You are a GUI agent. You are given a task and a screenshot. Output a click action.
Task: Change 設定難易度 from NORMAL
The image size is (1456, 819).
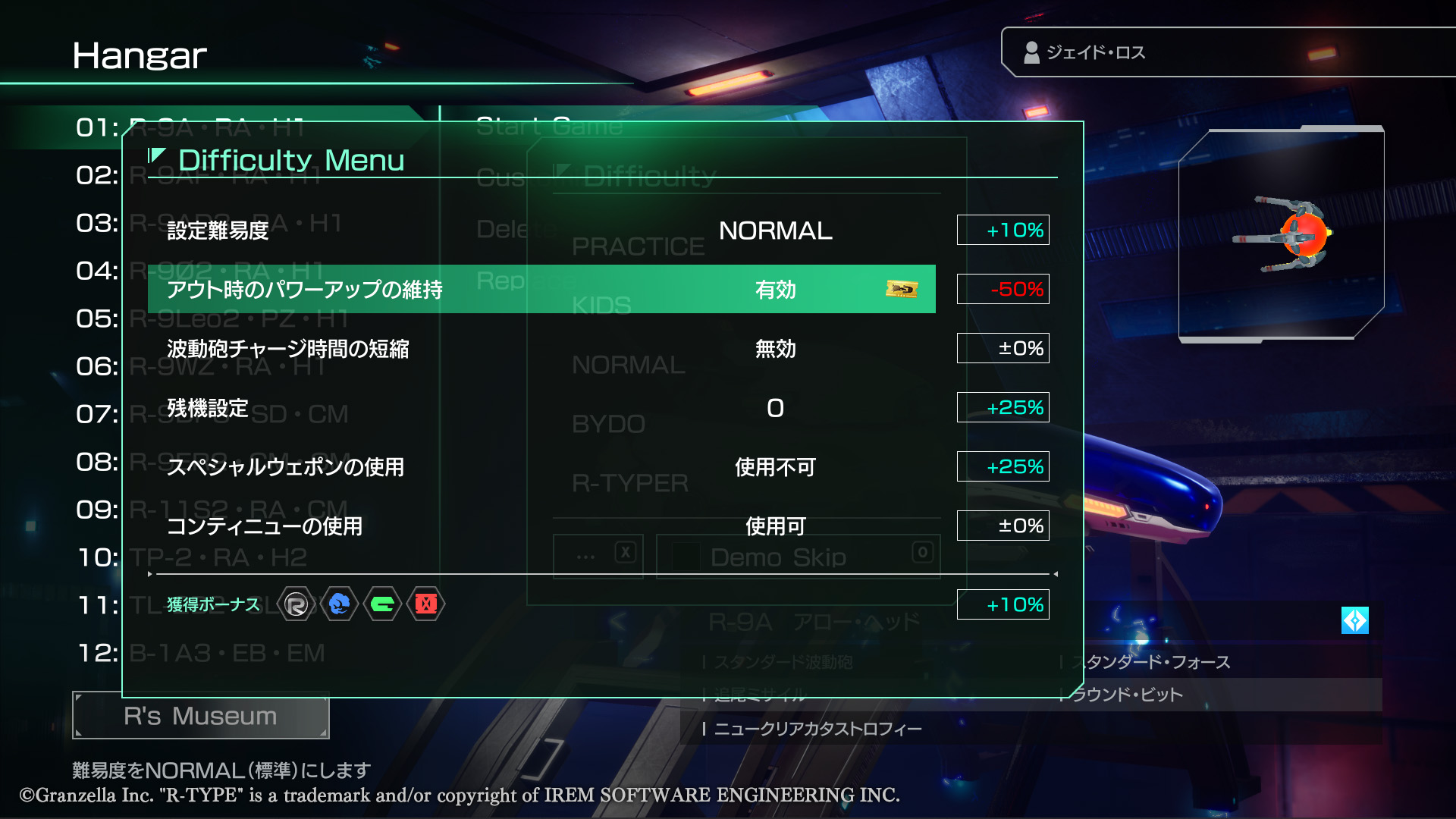(775, 231)
